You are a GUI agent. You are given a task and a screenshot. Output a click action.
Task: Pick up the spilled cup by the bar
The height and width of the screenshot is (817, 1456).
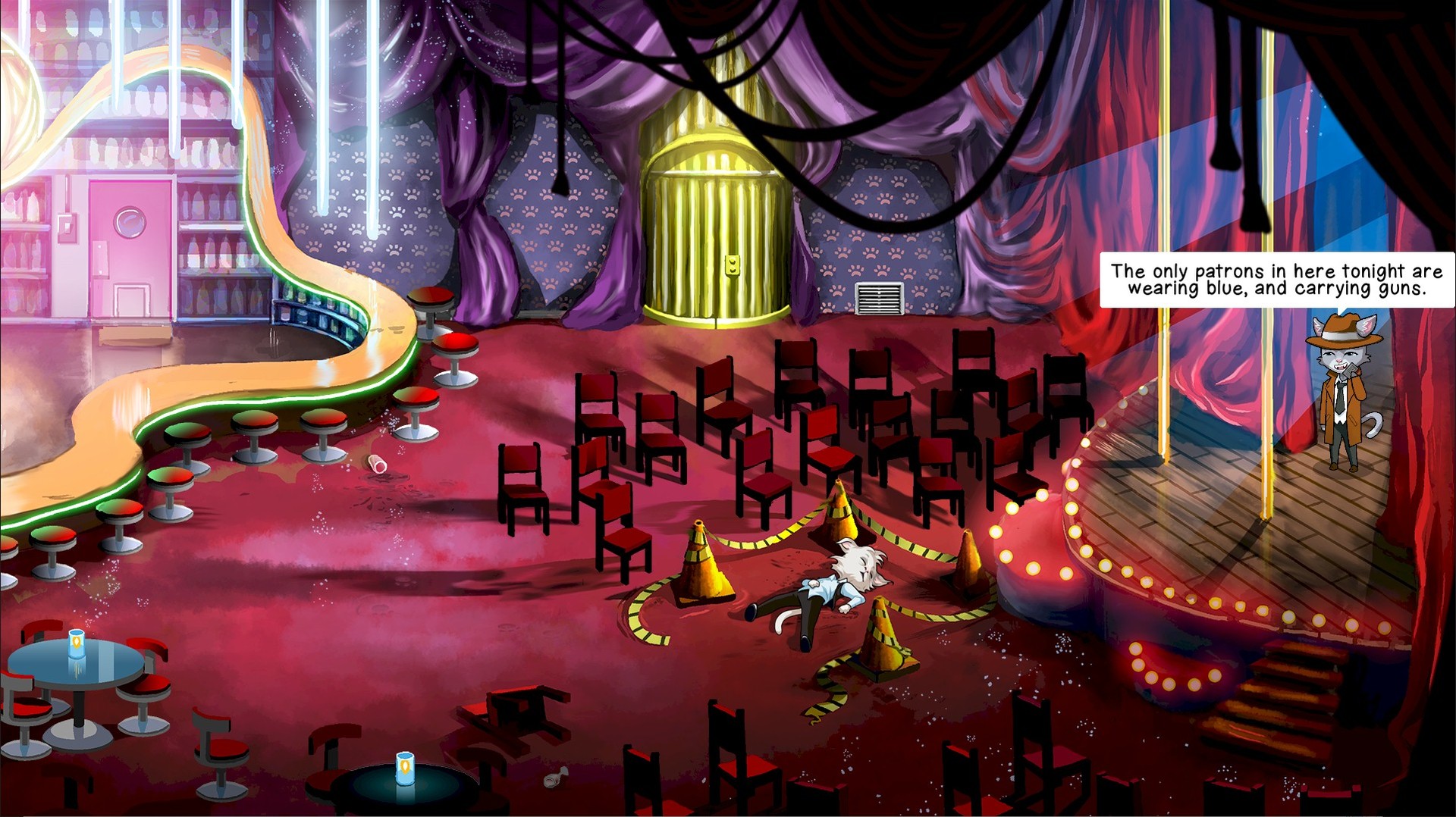coord(375,465)
